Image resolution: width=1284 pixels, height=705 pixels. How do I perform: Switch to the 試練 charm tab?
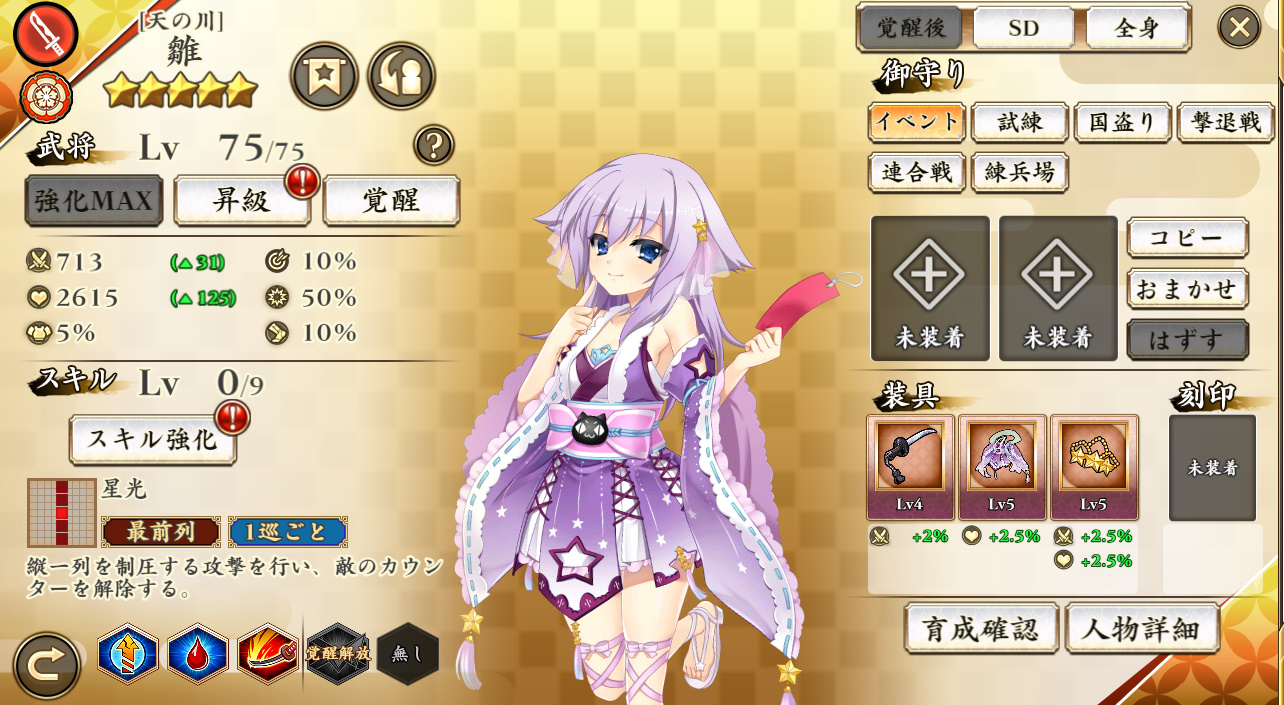(1020, 122)
